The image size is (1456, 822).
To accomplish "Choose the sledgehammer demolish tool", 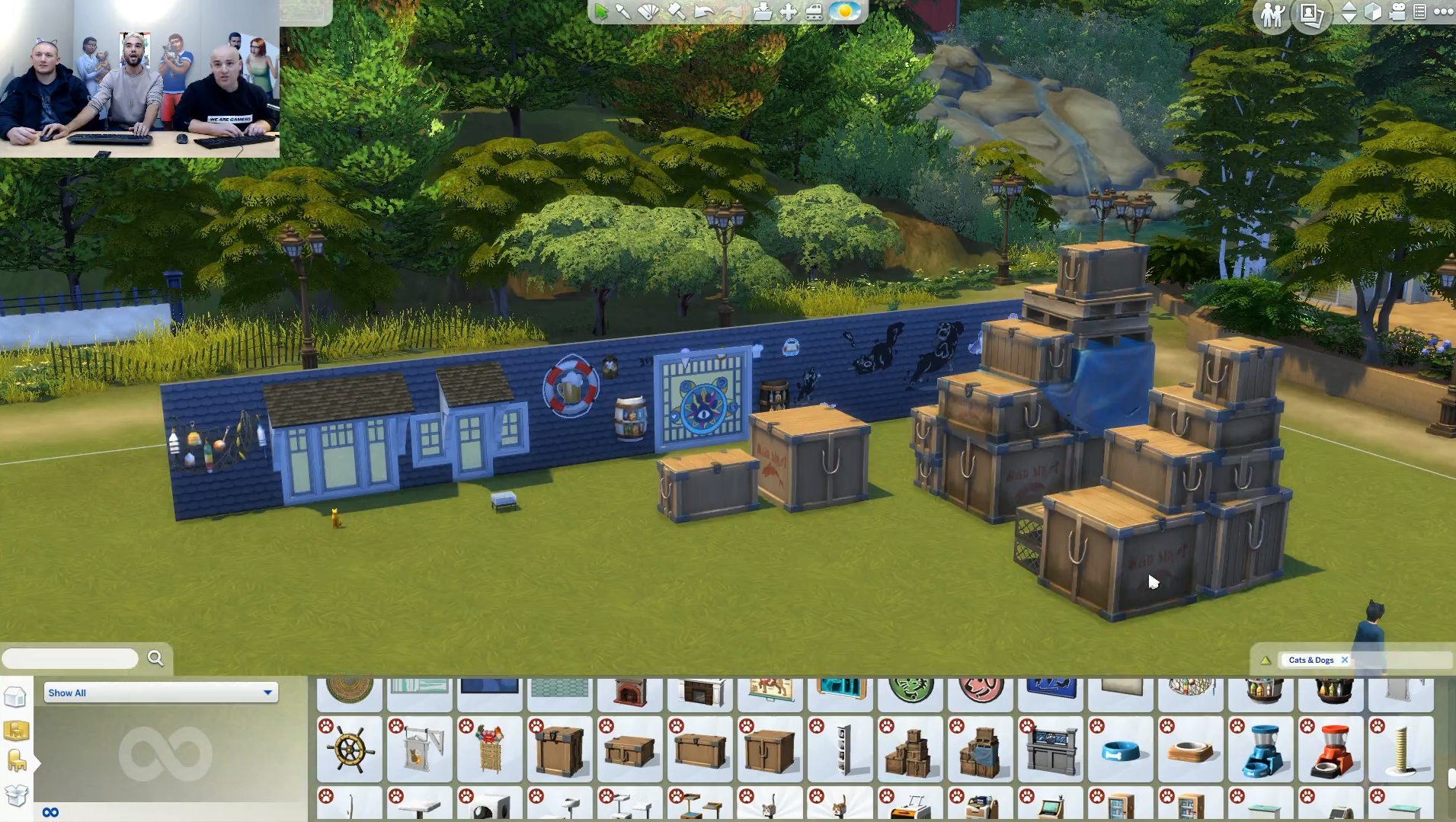I will click(676, 11).
